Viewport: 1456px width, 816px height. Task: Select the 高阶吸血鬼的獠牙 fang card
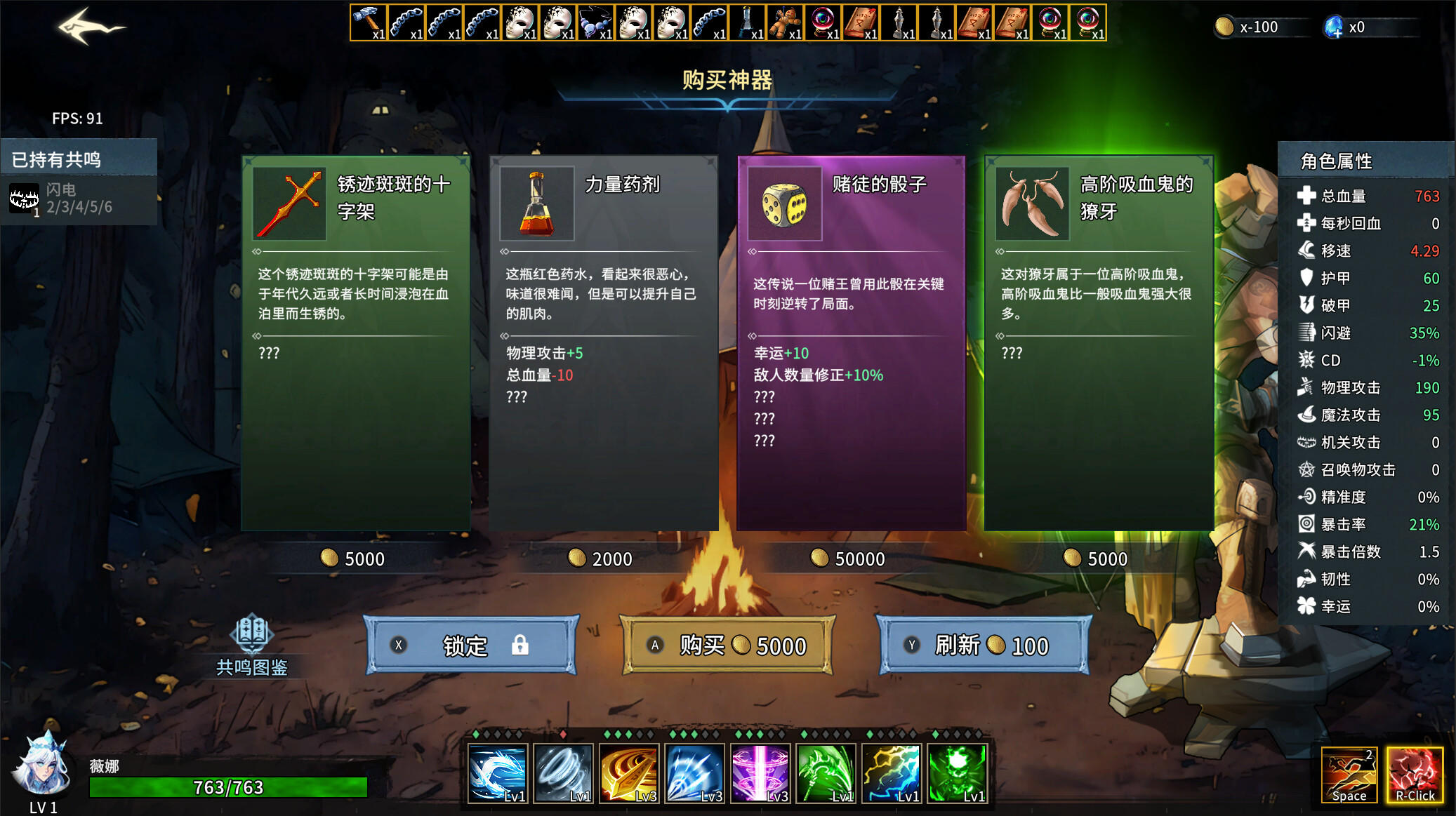(x=1099, y=342)
